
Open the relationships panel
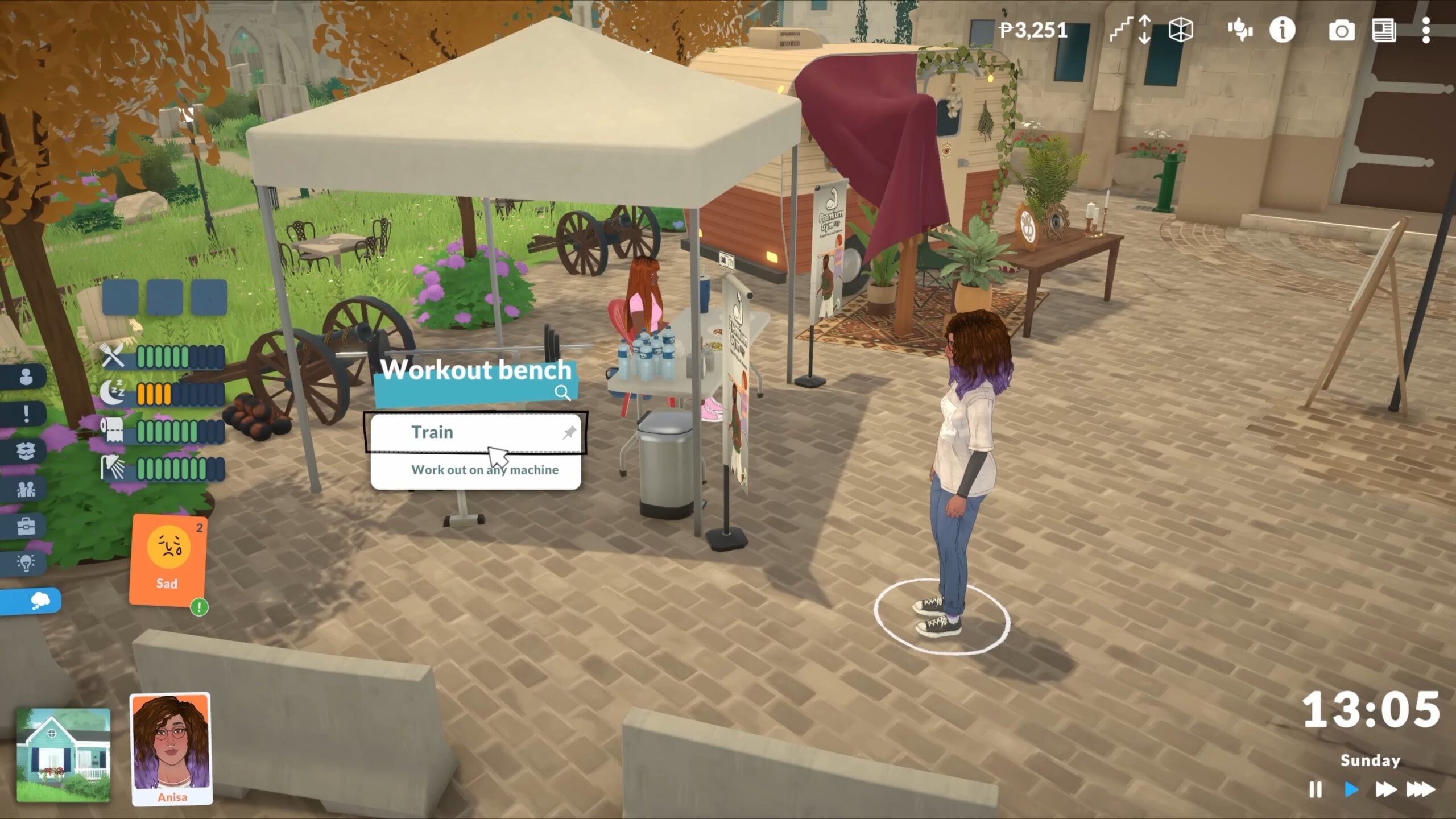point(26,488)
